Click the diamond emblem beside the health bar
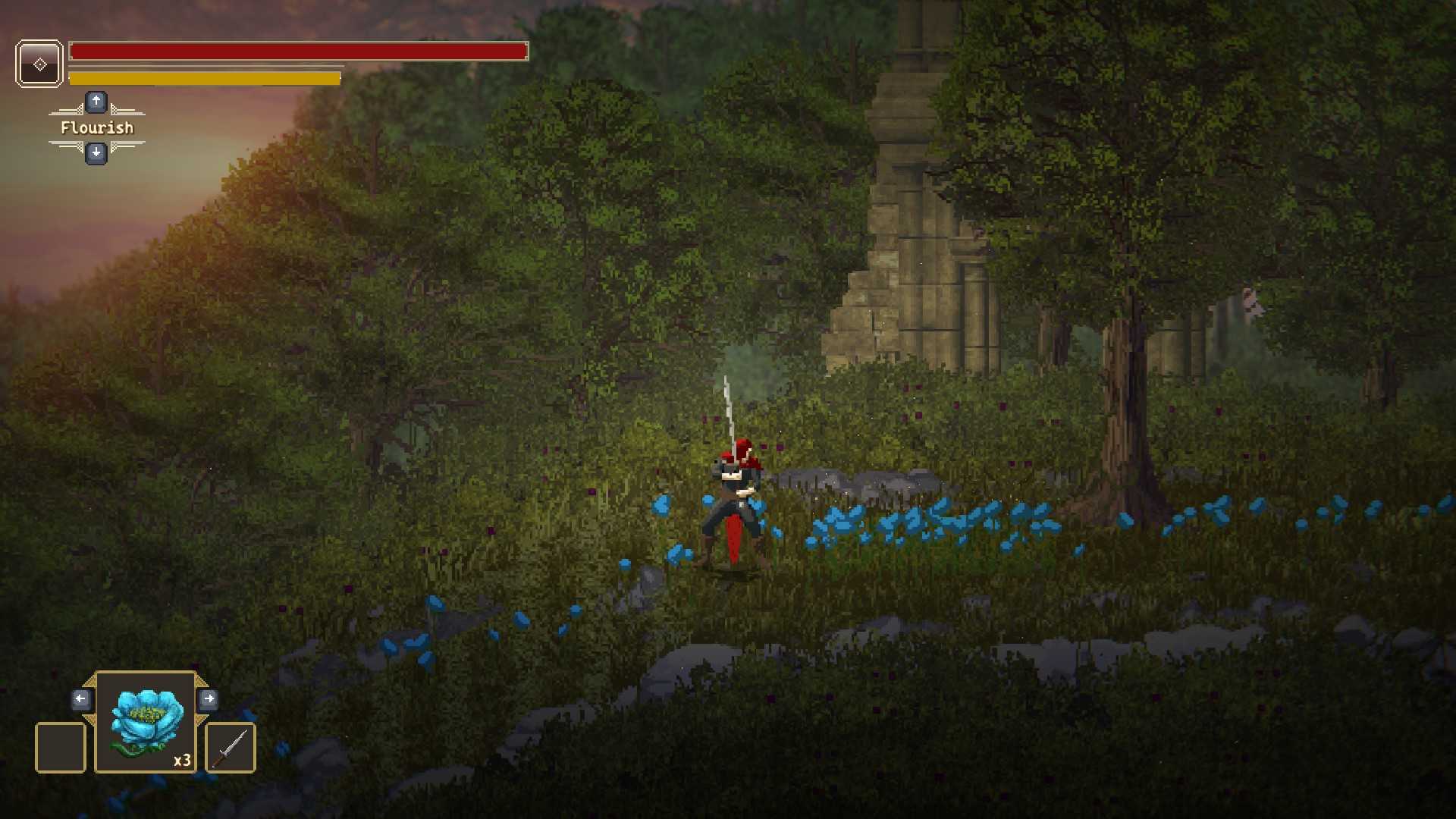This screenshot has width=1456, height=819. pos(39,64)
